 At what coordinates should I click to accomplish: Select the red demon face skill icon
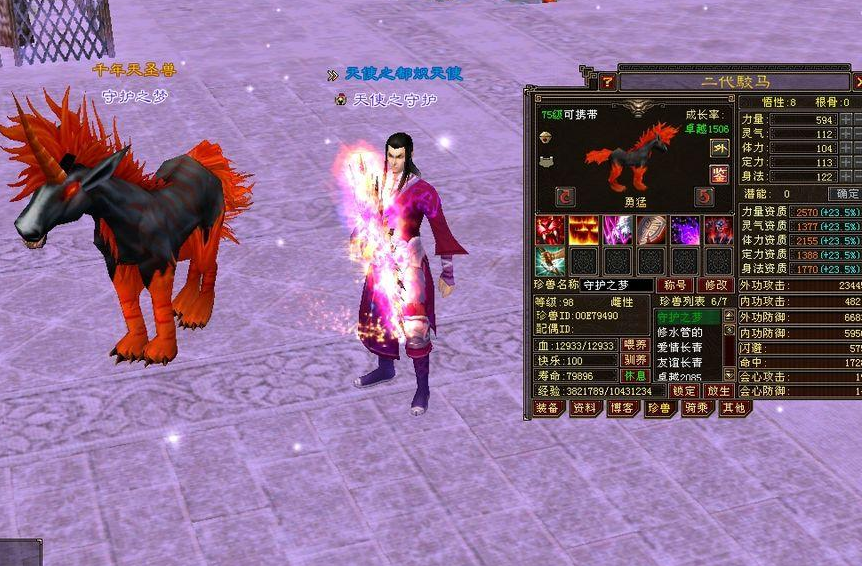coord(551,230)
